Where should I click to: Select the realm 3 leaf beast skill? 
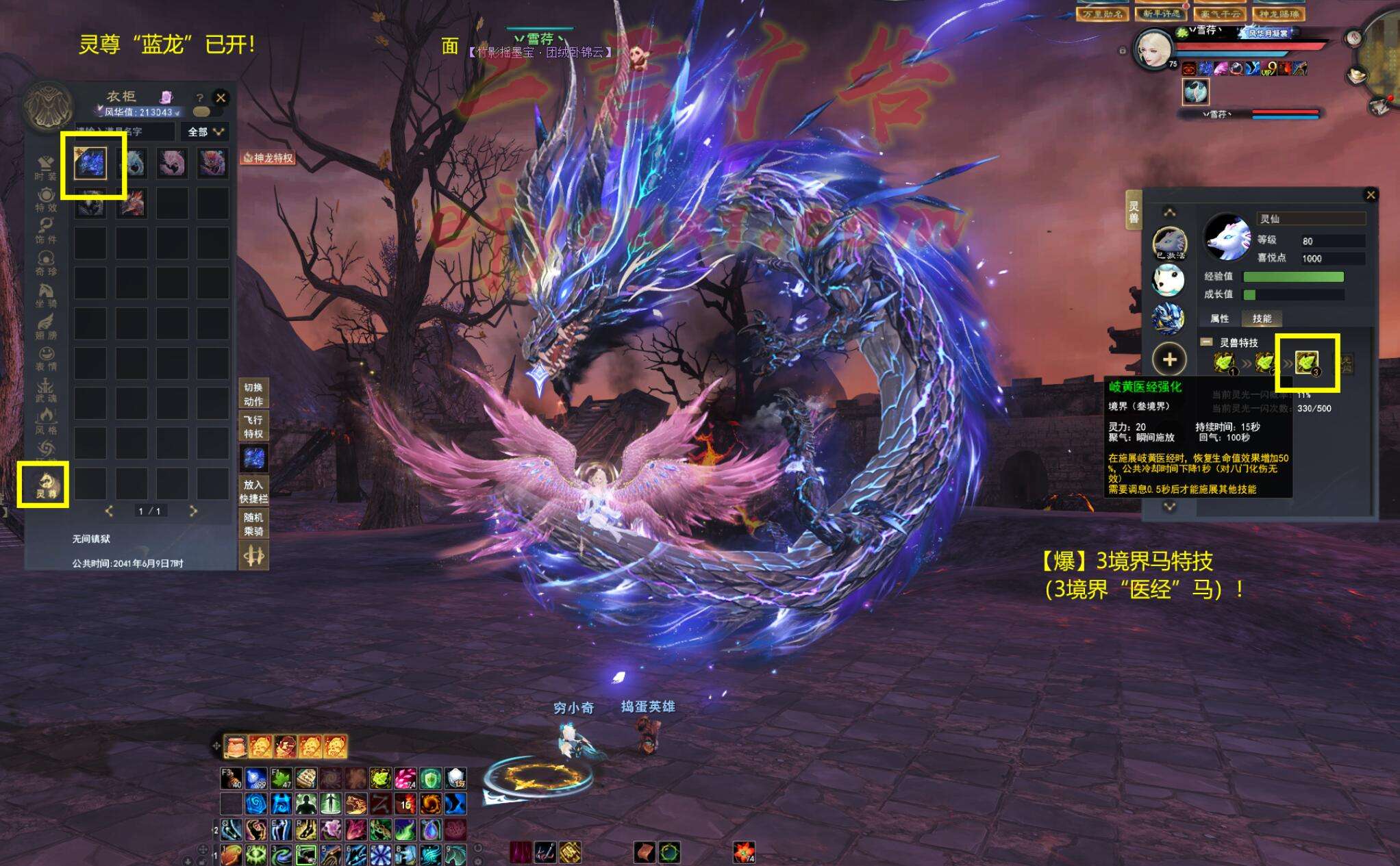click(x=1307, y=362)
